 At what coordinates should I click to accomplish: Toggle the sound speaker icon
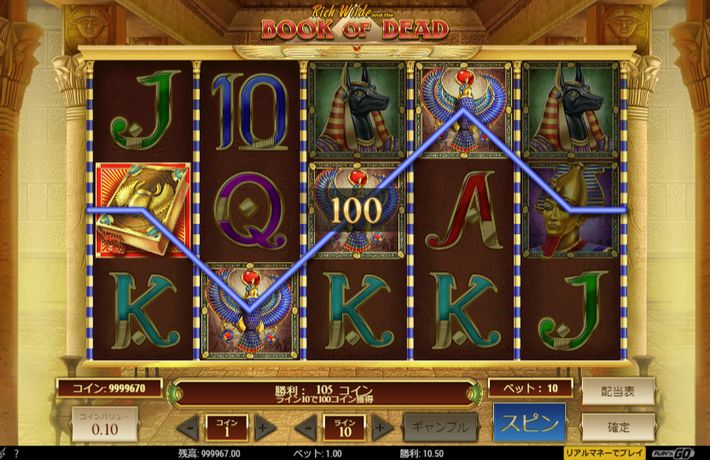tap(4, 453)
